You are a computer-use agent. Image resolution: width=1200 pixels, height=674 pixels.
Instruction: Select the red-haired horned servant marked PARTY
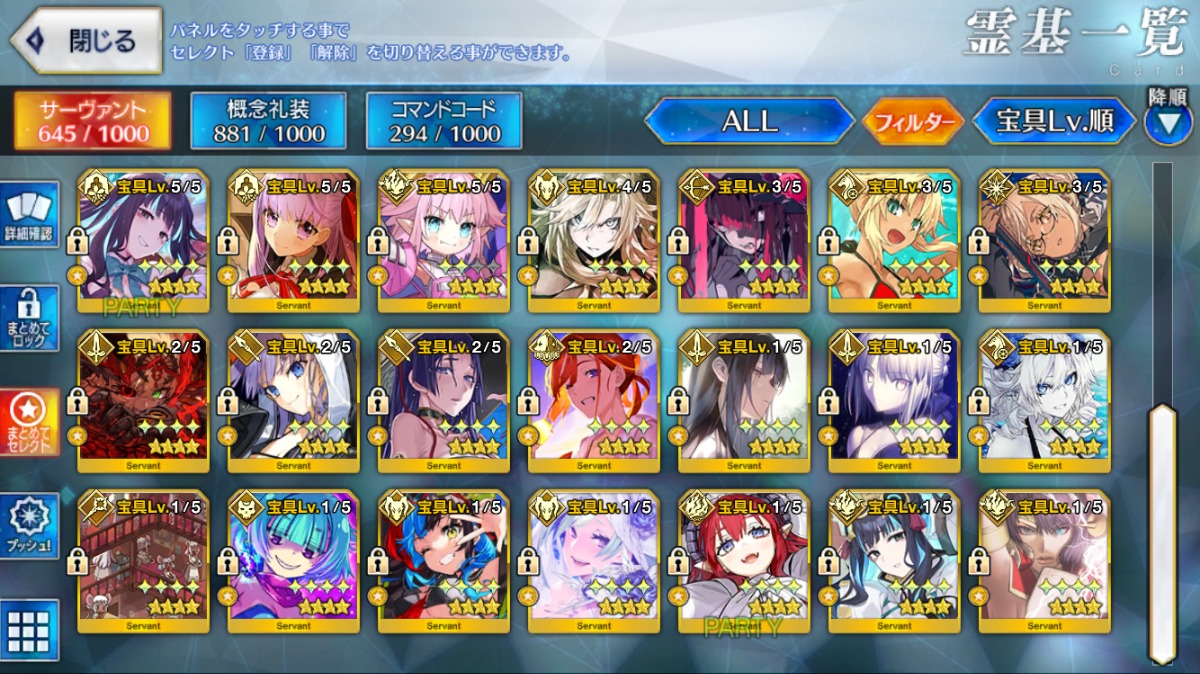(744, 561)
